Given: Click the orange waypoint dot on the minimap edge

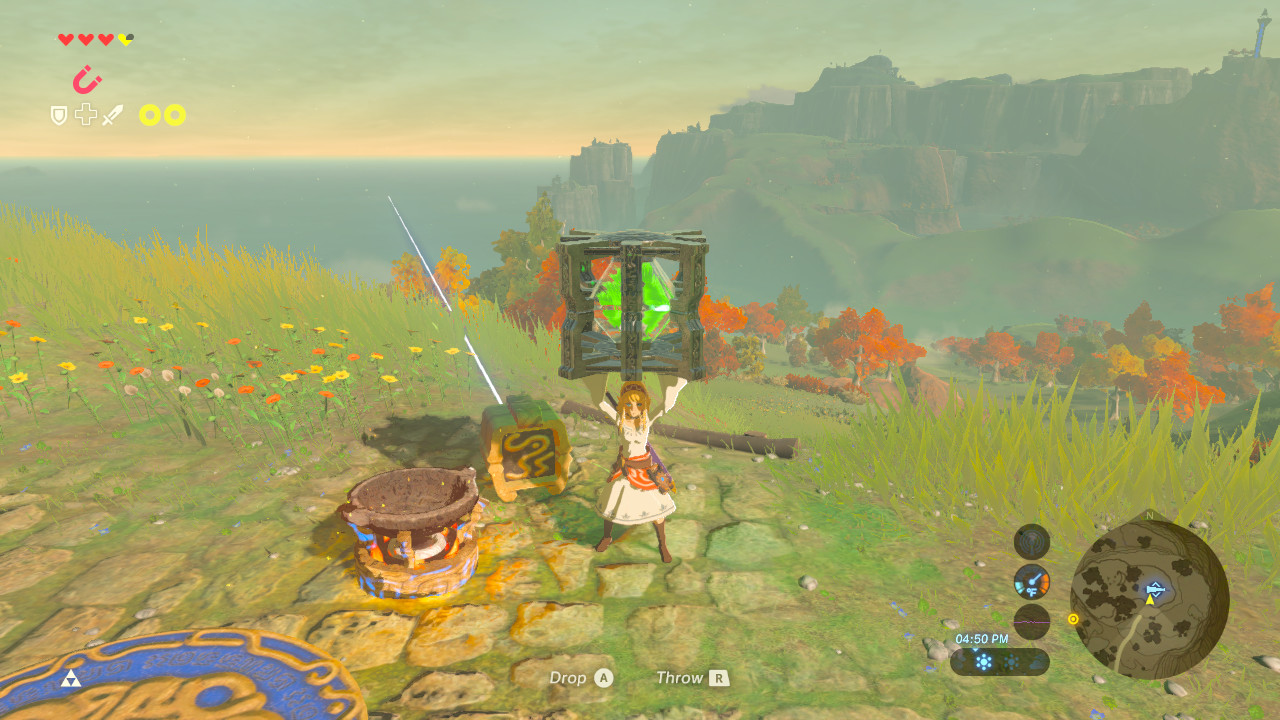Looking at the screenshot, I should click(1073, 620).
